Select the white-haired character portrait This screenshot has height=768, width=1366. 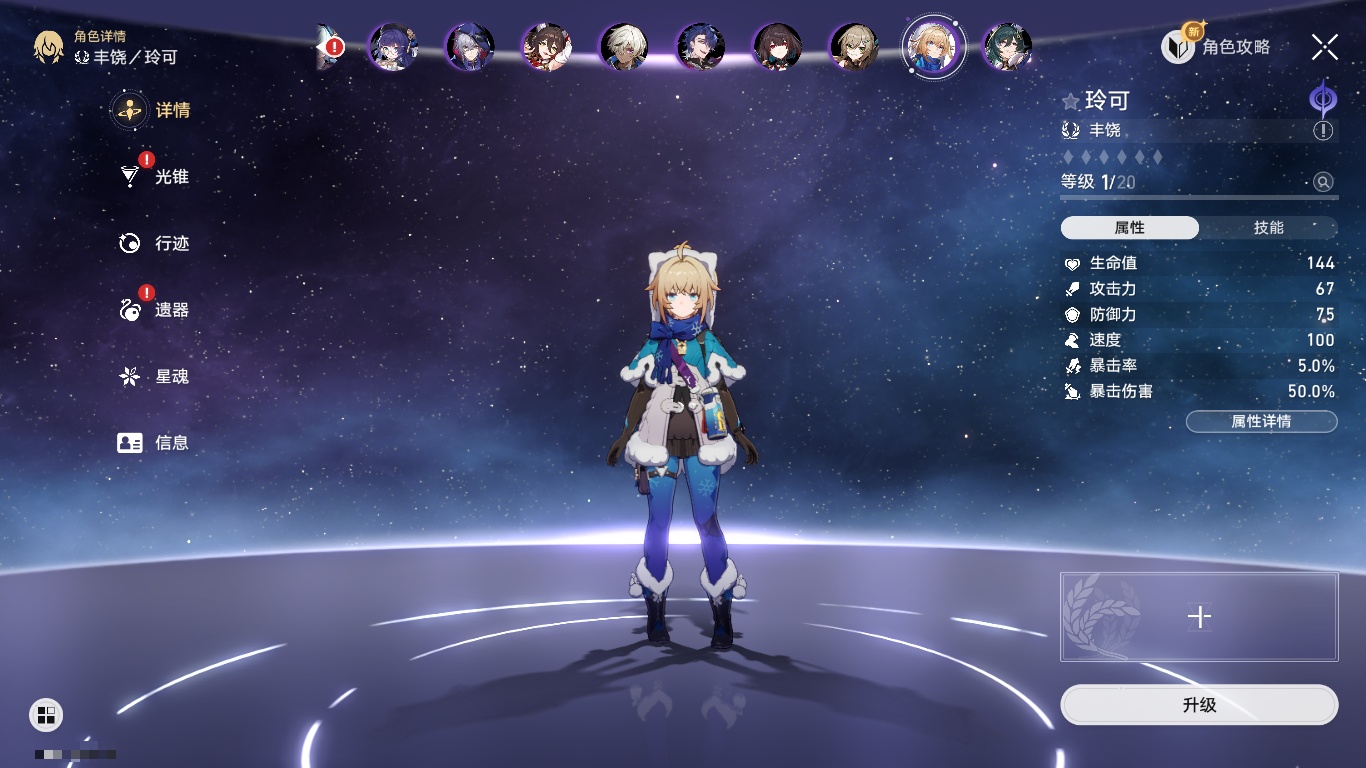[x=624, y=46]
